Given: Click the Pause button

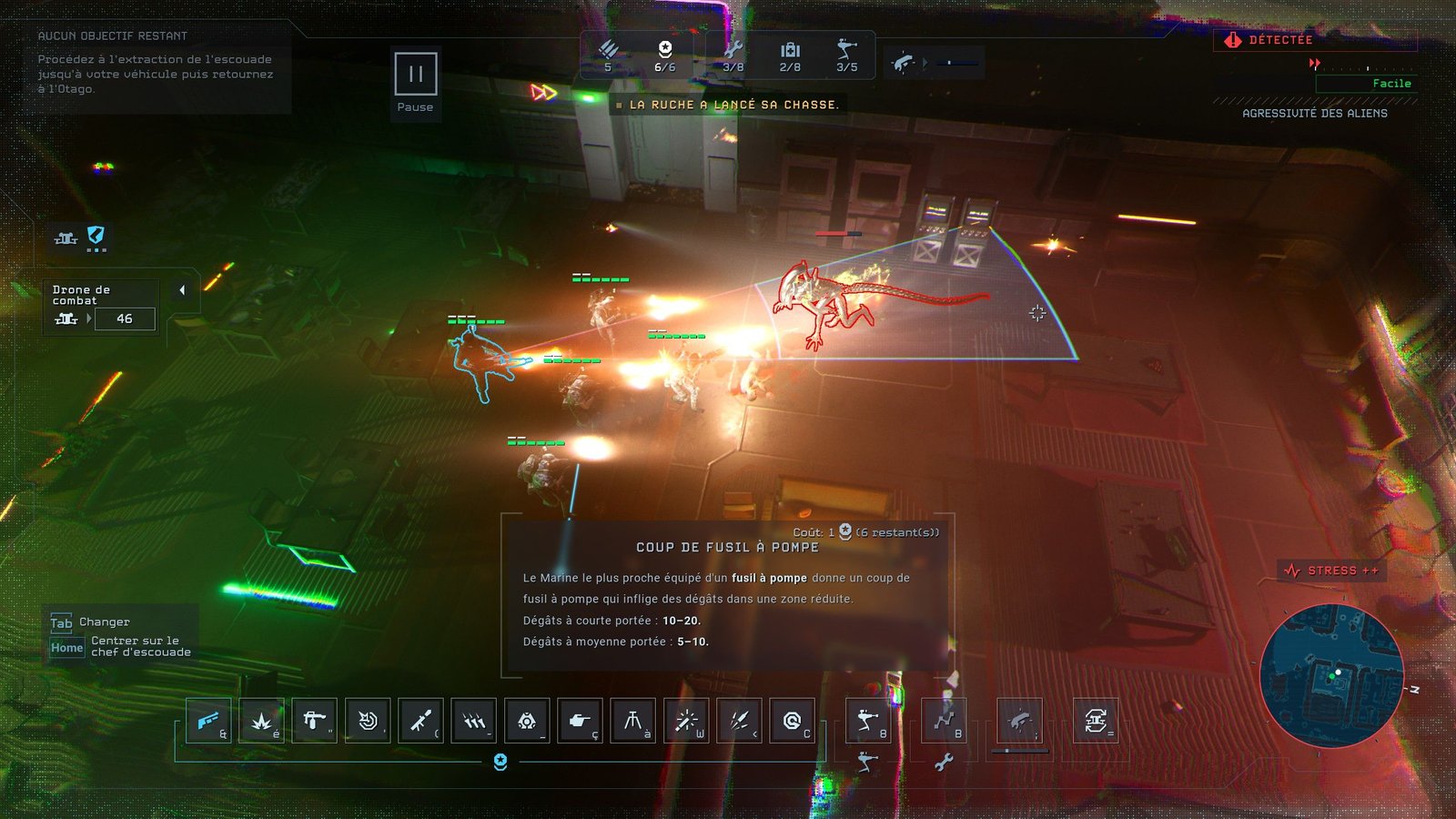Looking at the screenshot, I should click(415, 75).
